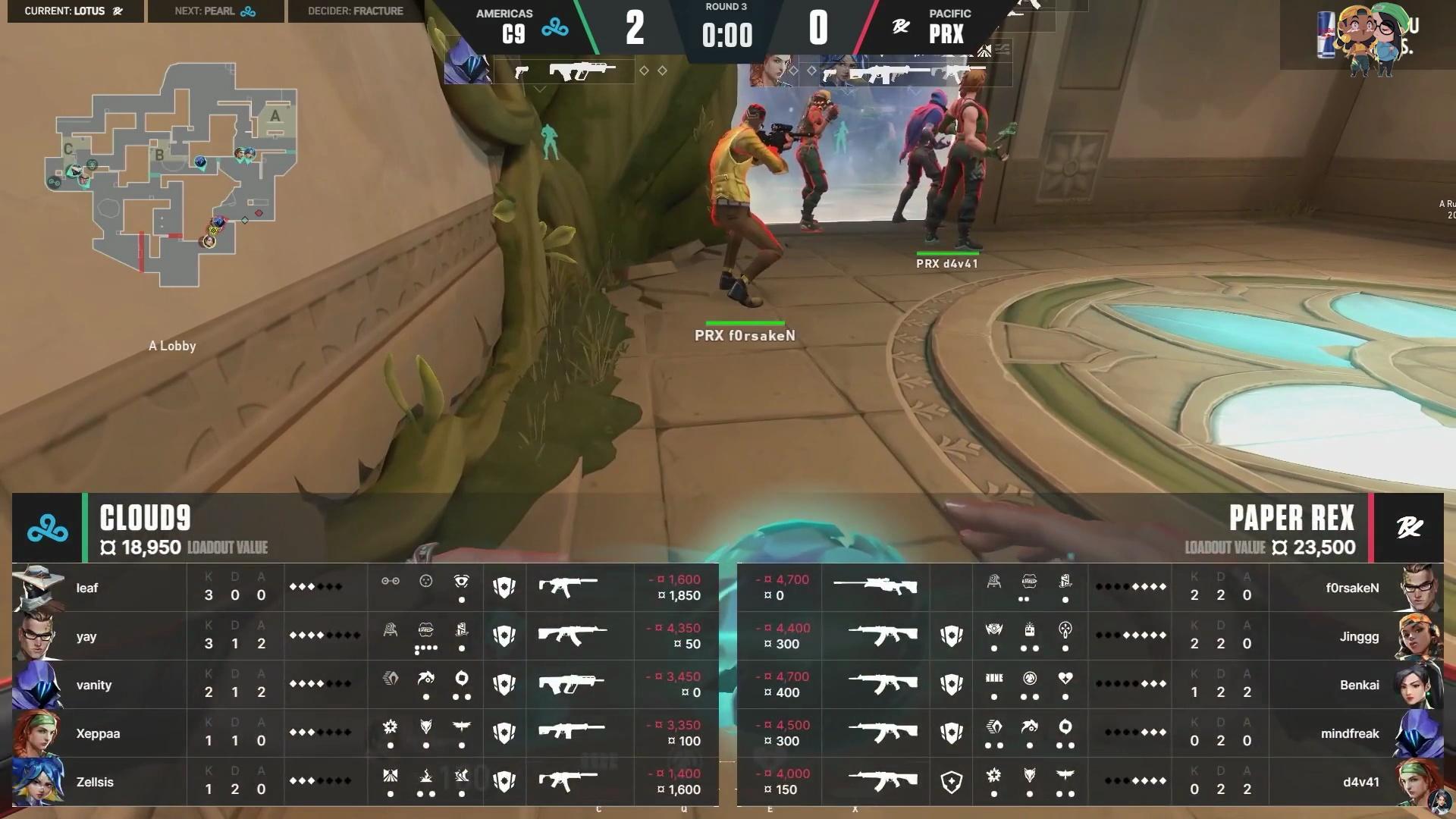Screen dimensions: 1456x819
Task: Select the Next: Pearl map indicator
Action: (215, 11)
